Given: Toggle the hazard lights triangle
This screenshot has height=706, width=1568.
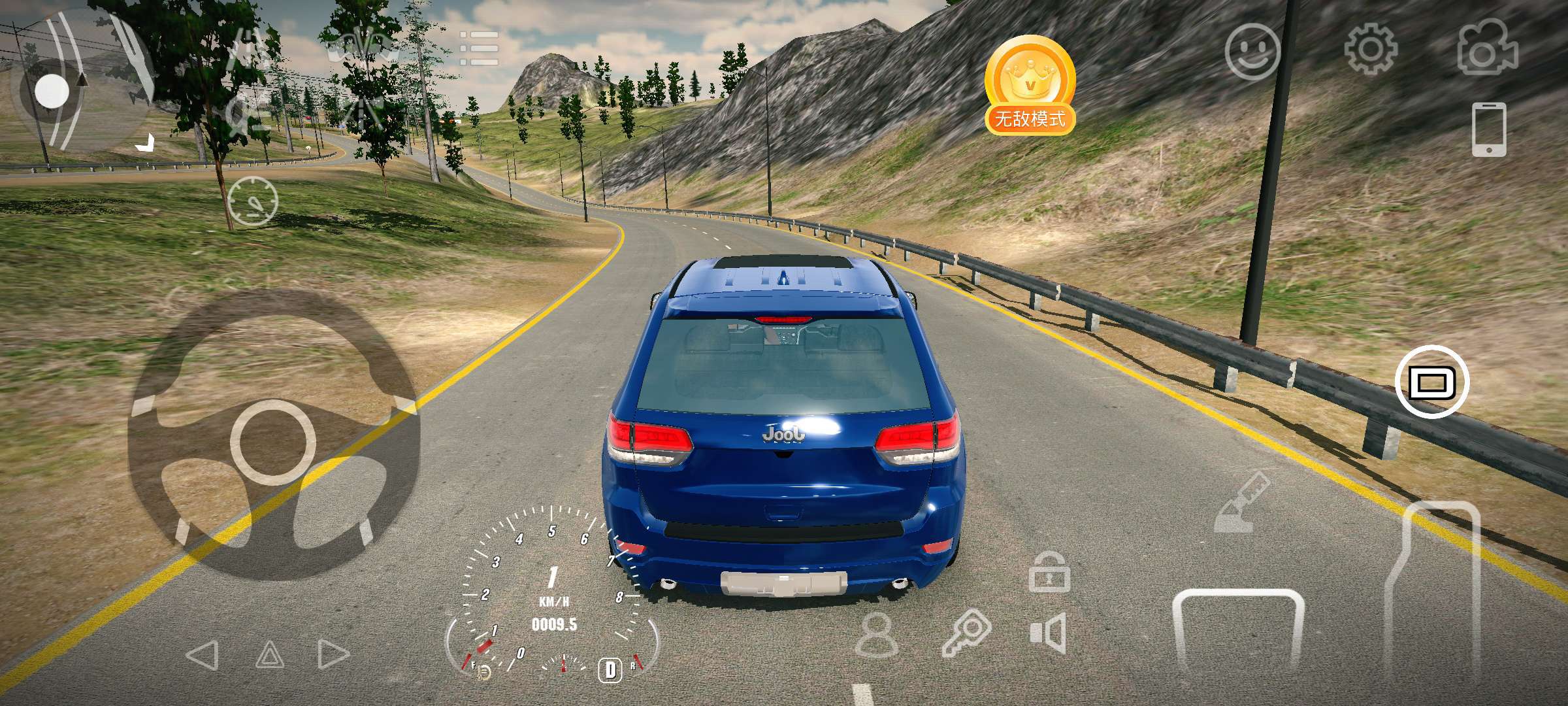Looking at the screenshot, I should point(269,654).
